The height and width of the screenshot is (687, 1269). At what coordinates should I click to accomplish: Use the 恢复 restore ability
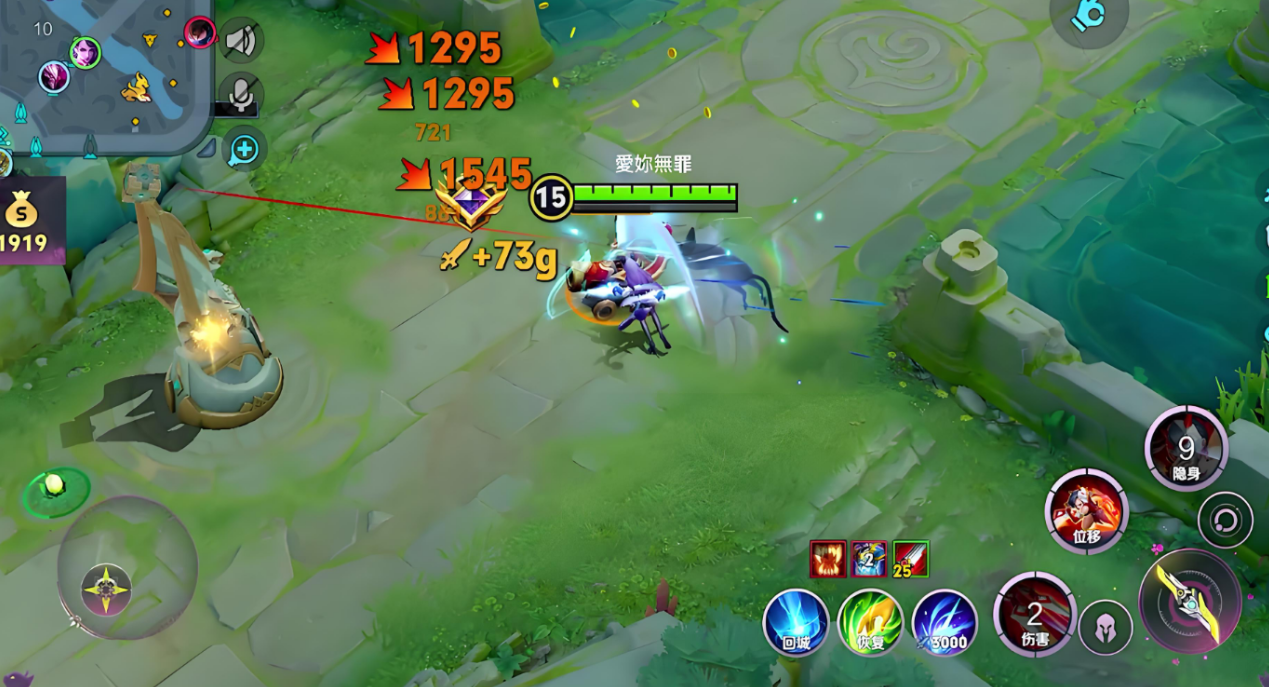coord(870,623)
